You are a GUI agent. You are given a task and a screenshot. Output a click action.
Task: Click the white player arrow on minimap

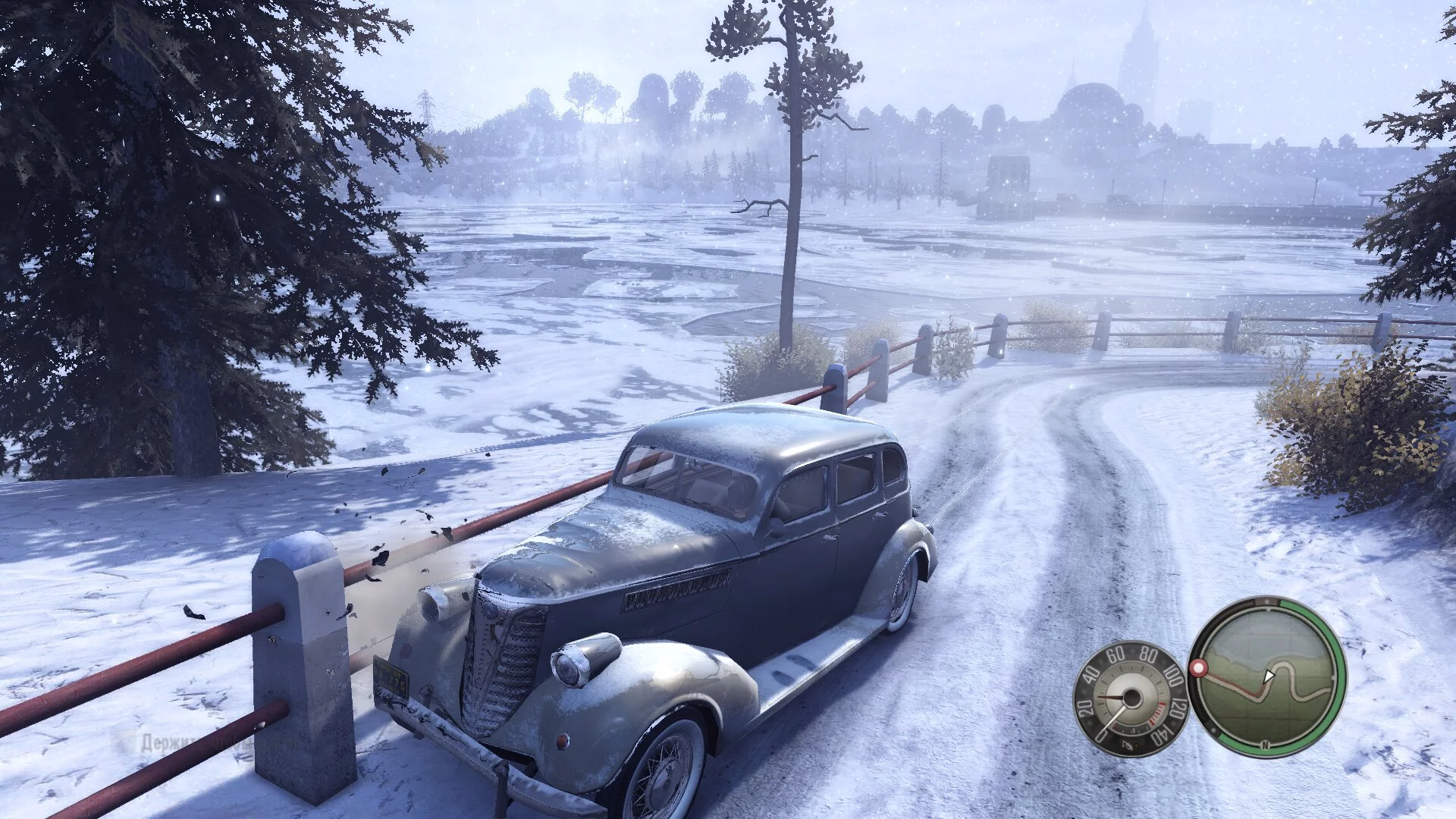[x=1269, y=675]
